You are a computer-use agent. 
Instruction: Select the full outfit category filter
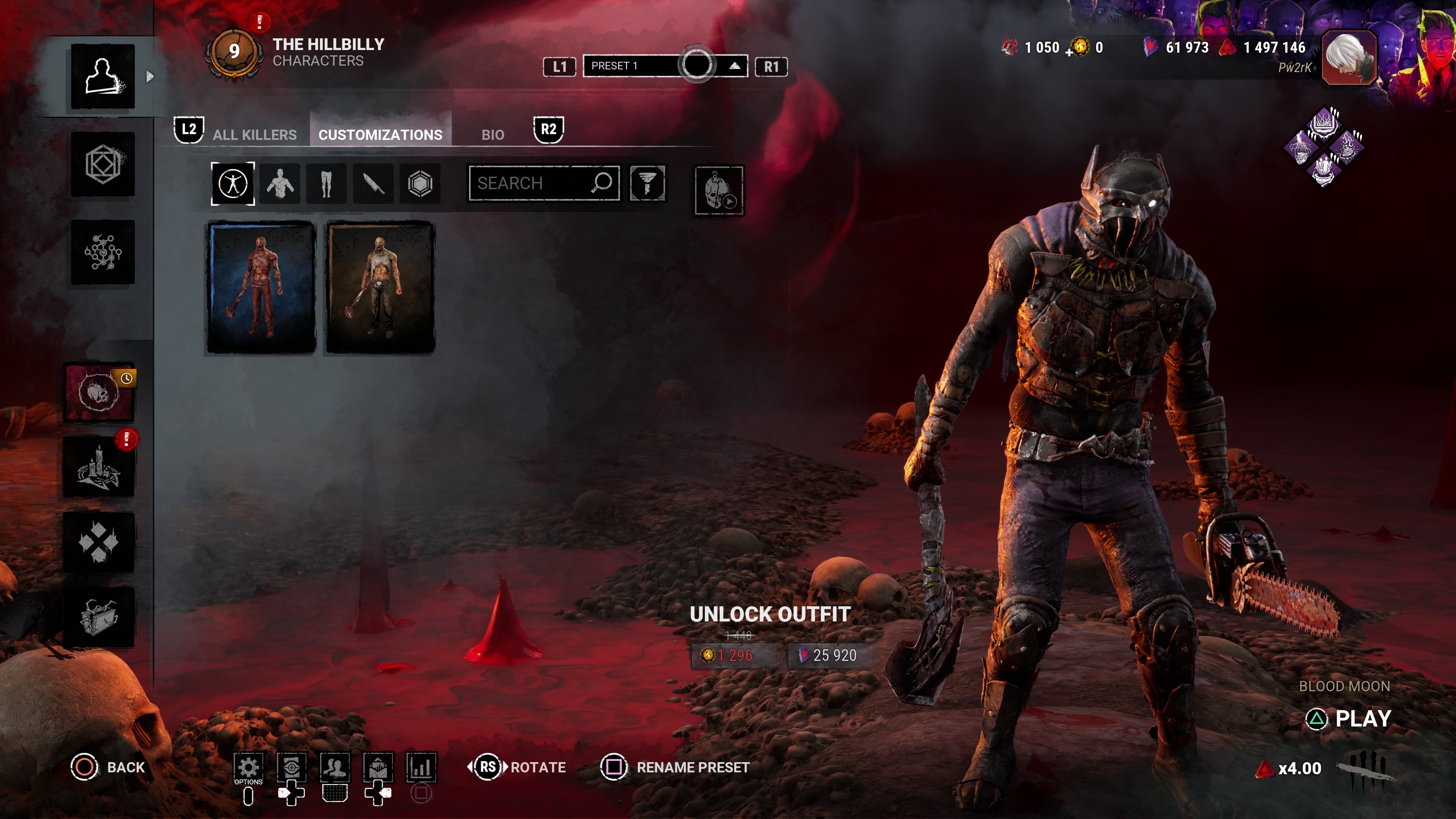click(x=233, y=184)
